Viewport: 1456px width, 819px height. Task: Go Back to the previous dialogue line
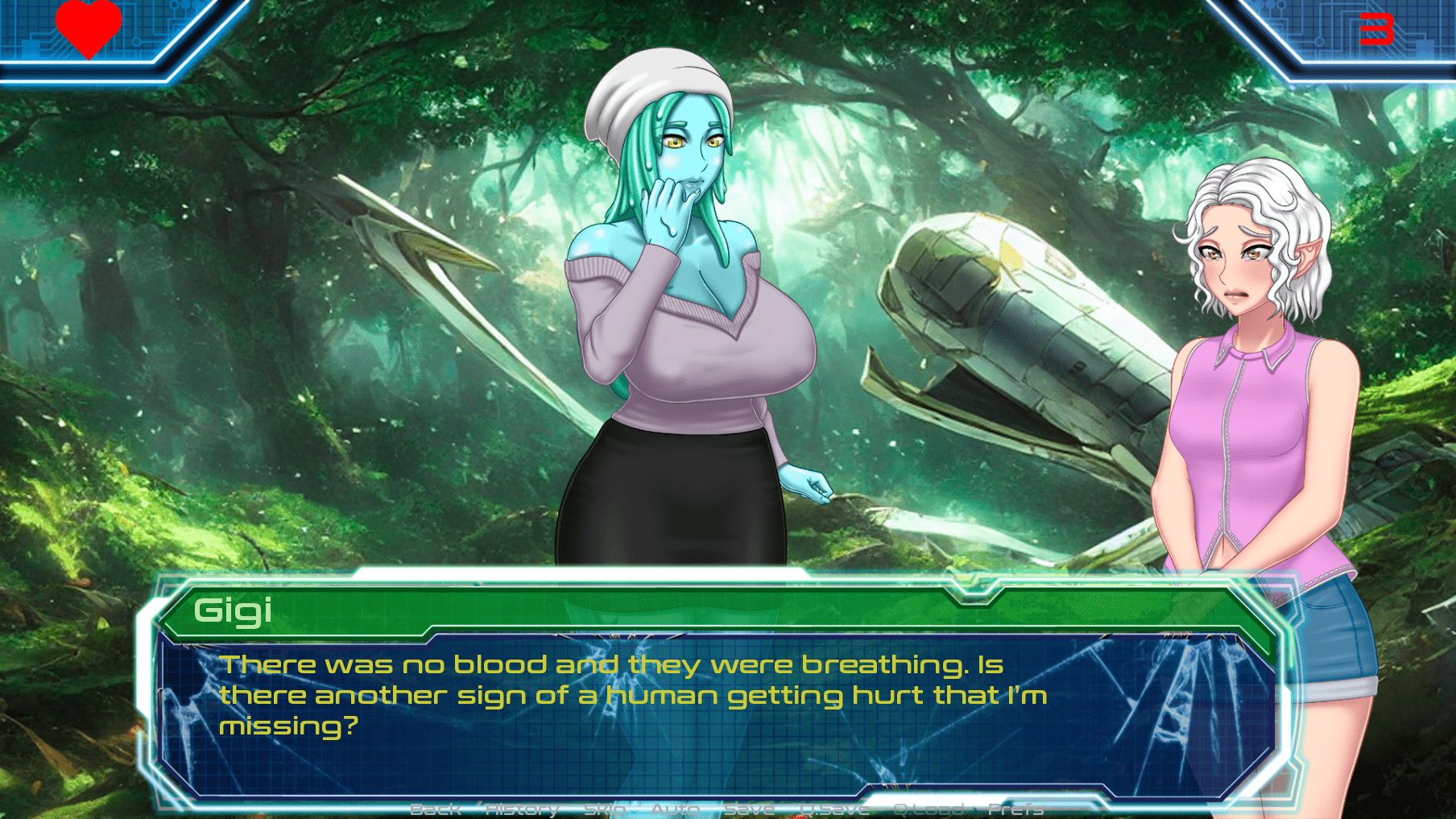(x=435, y=810)
